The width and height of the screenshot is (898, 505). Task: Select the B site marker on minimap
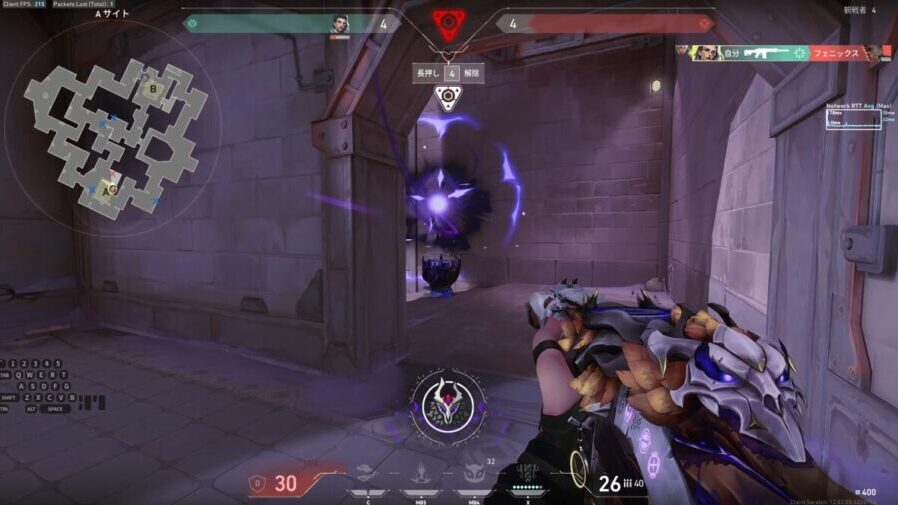tap(153, 88)
